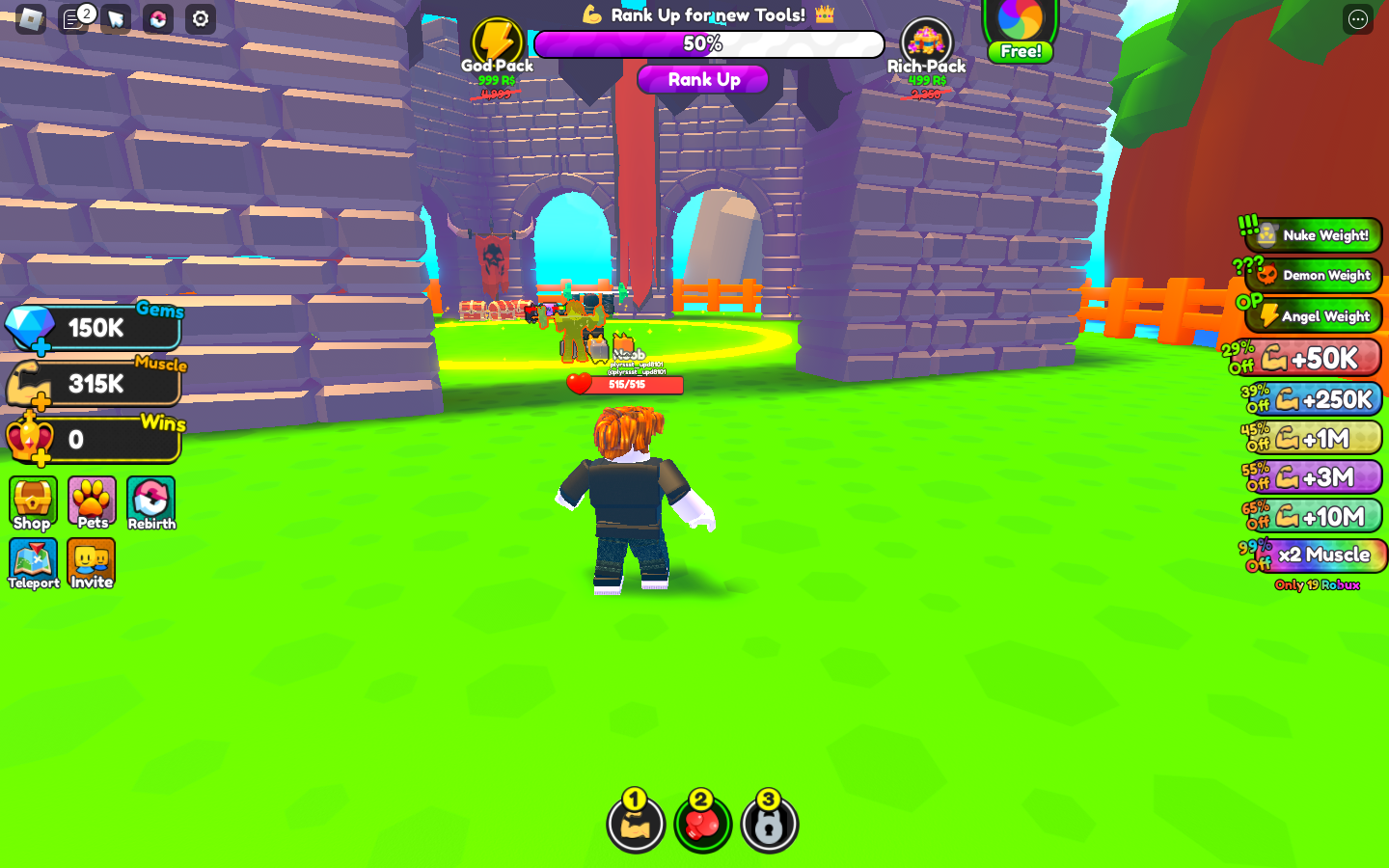
Task: Open the Pets menu
Action: pos(92,503)
